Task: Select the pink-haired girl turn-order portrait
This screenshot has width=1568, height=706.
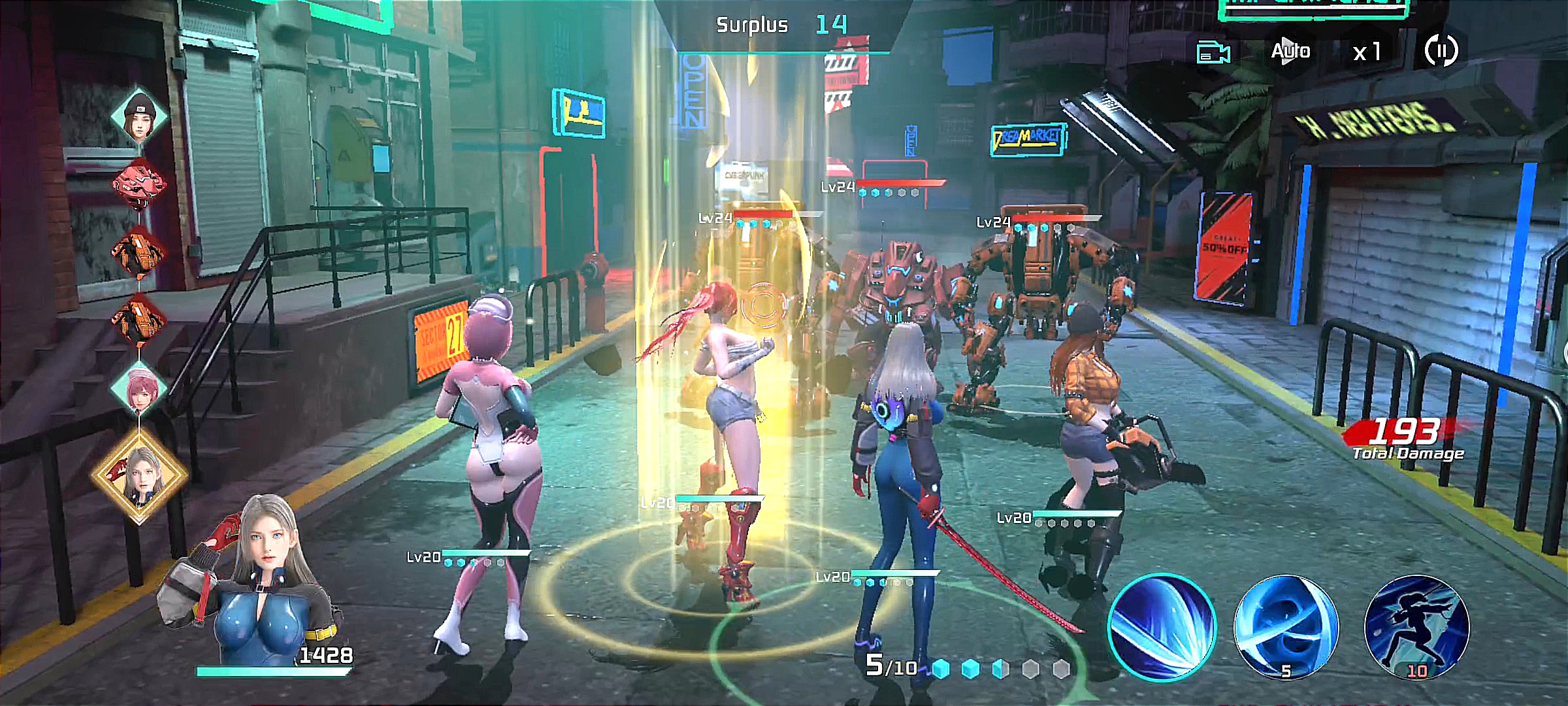Action: click(x=139, y=388)
